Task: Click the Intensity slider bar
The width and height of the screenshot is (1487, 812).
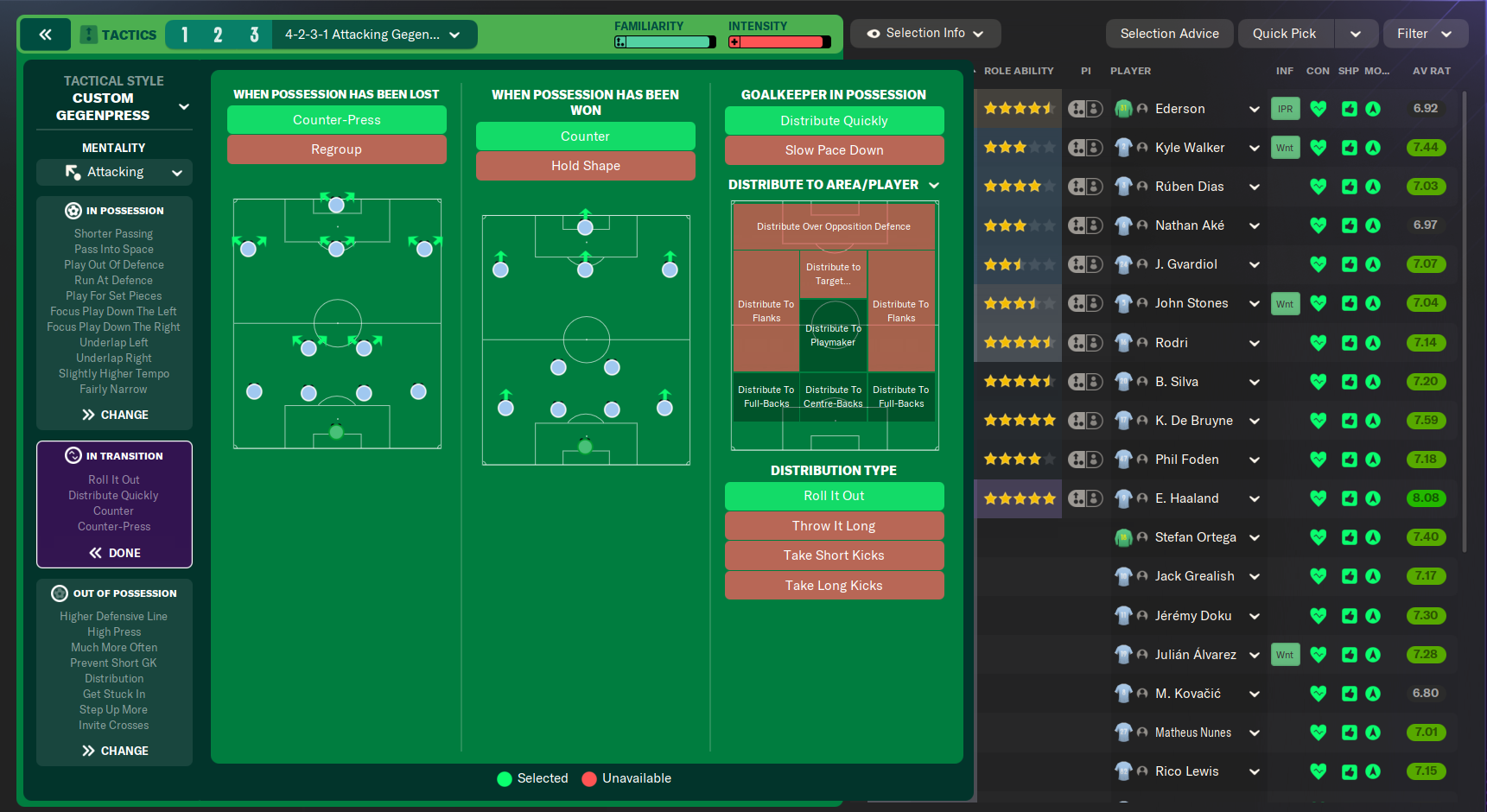Action: [x=778, y=40]
